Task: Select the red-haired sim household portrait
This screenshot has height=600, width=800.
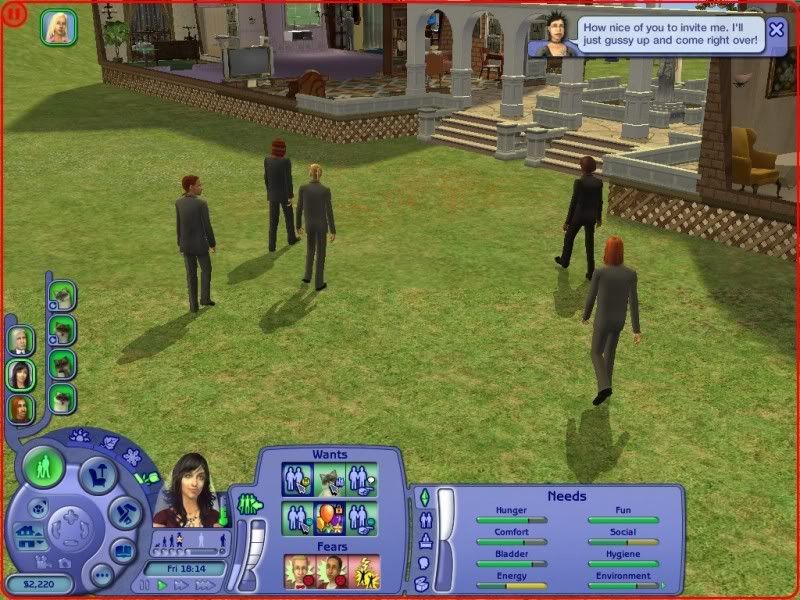Action: click(x=21, y=408)
